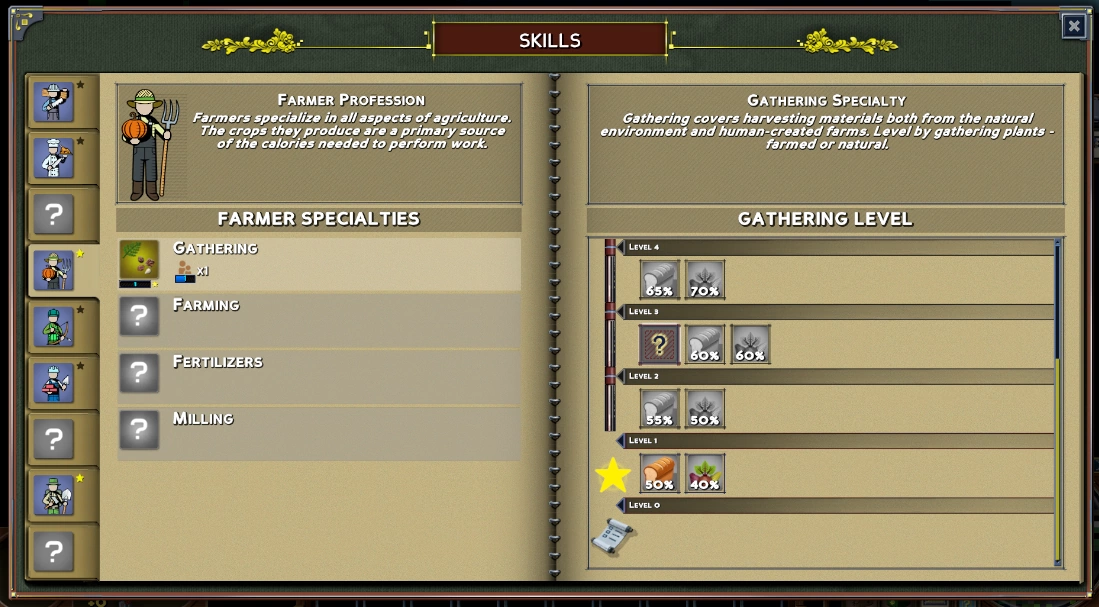Select the Level 1 bread 50% perk

point(659,474)
